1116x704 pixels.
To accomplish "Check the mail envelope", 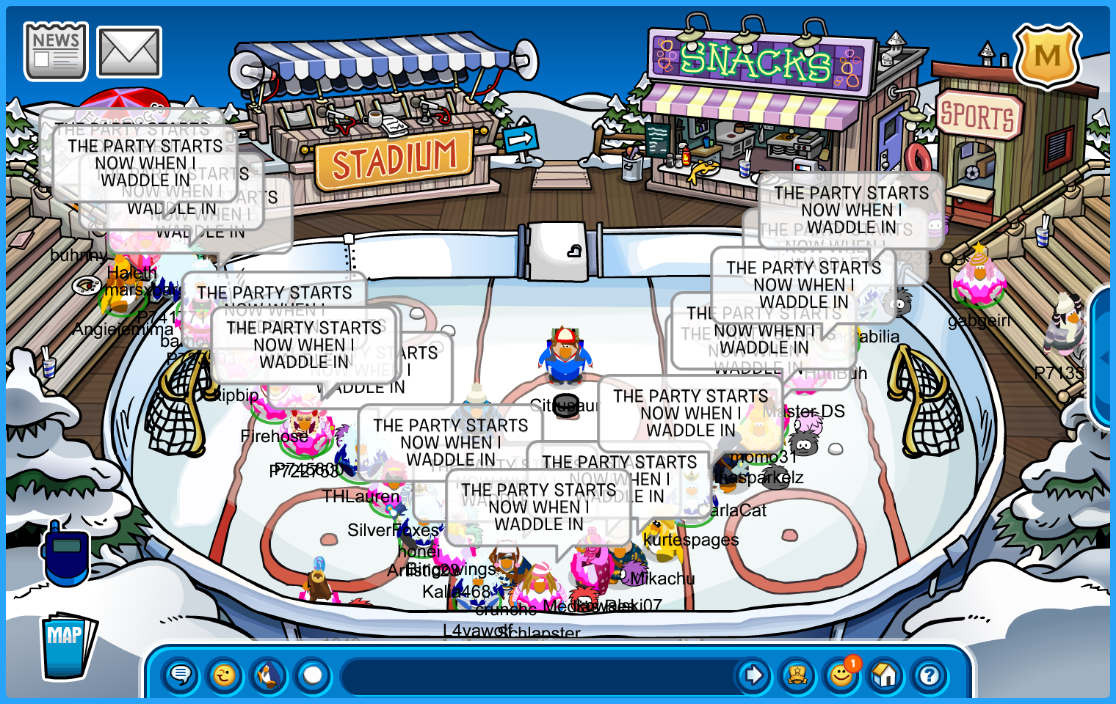I will [x=129, y=52].
